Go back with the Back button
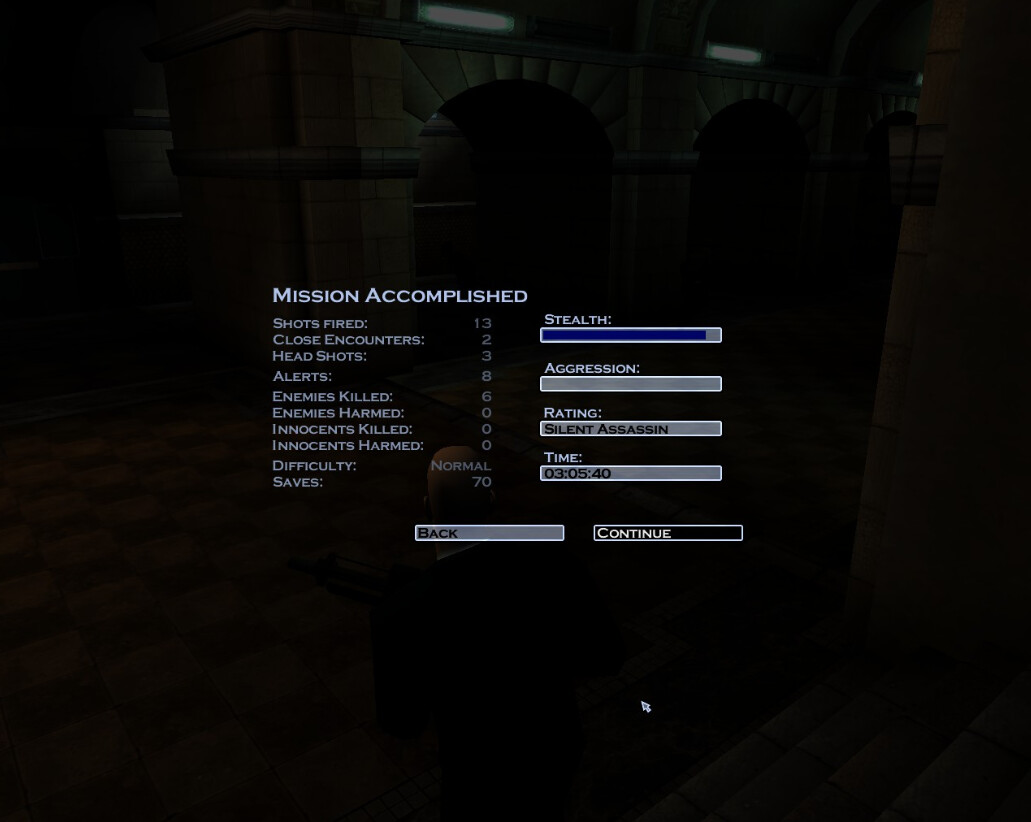Image resolution: width=1031 pixels, height=822 pixels. coord(489,533)
